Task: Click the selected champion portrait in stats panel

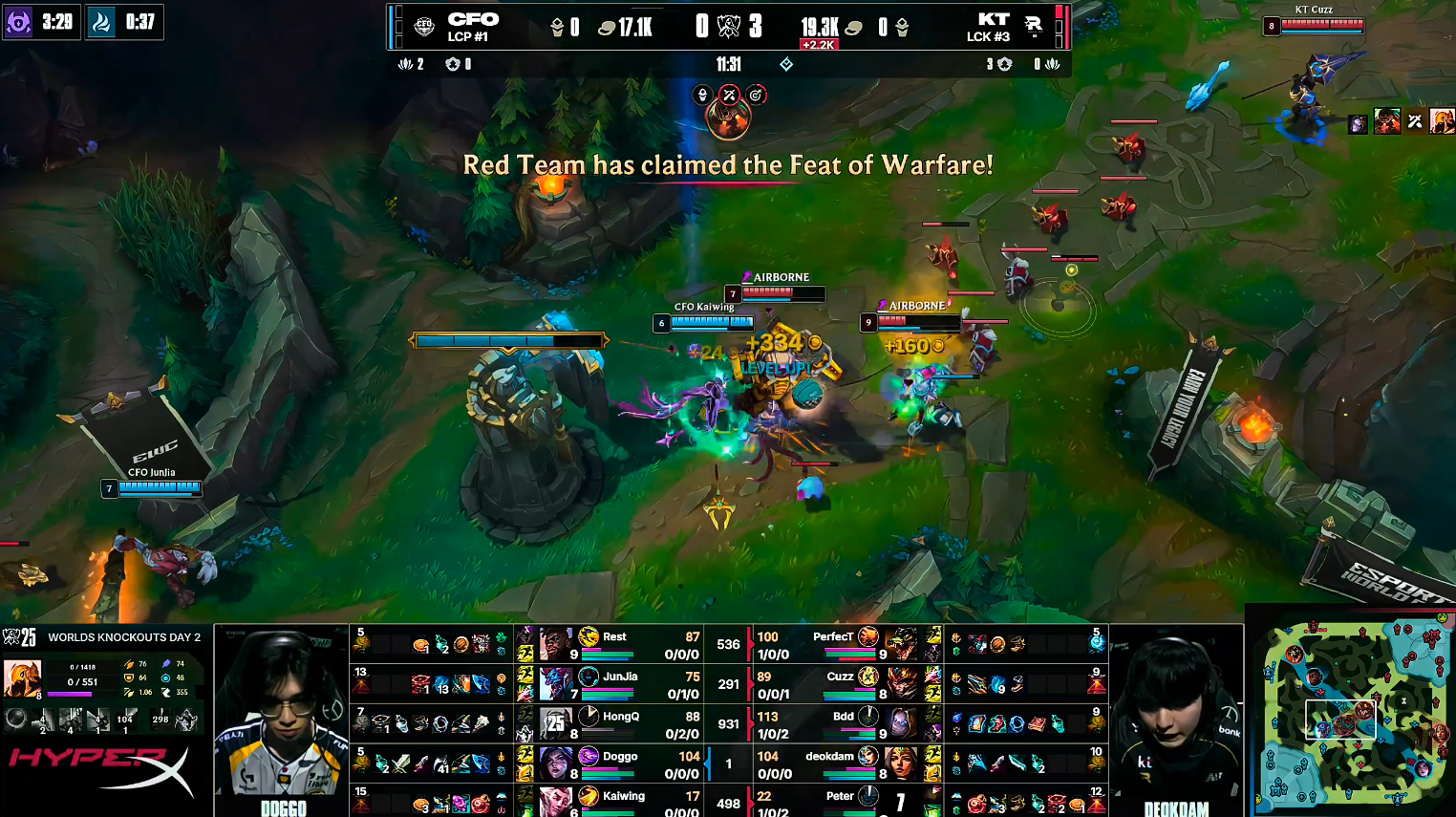Action: pyautogui.click(x=22, y=678)
